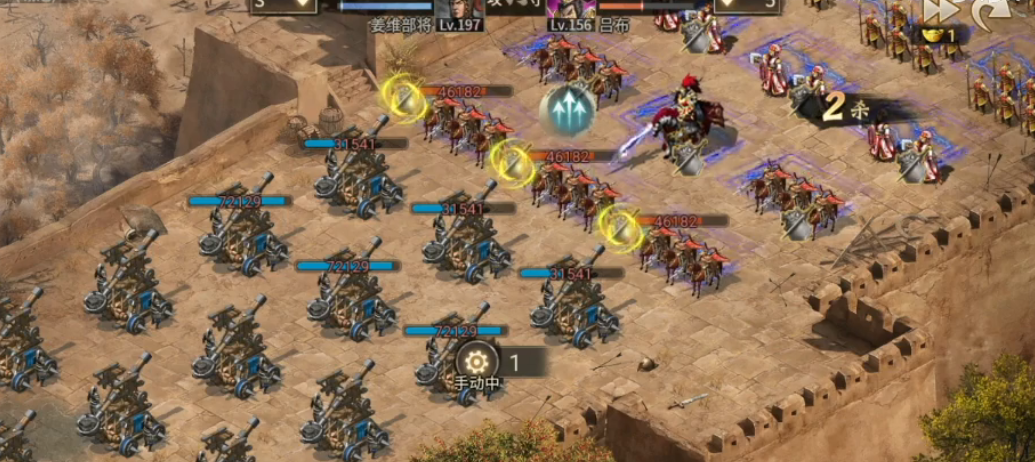This screenshot has width=1035, height=462.
Task: Toggle the gear manual mode (手动中) button
Action: 477,361
